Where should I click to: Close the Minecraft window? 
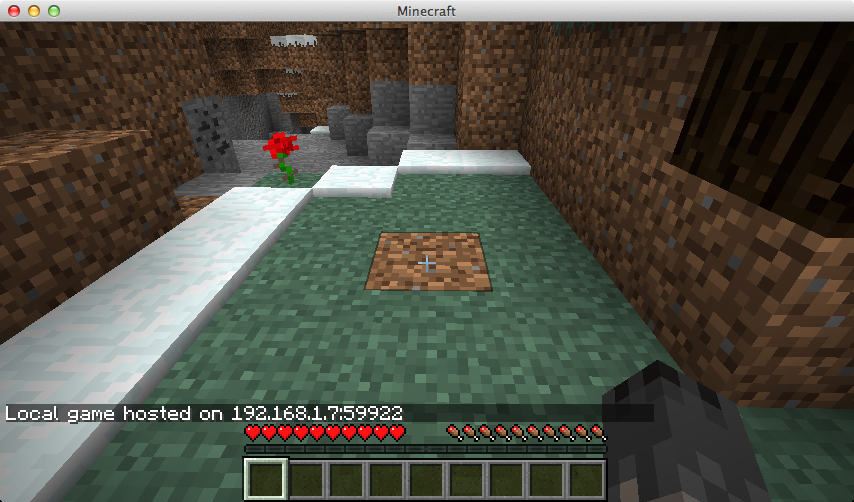click(13, 10)
